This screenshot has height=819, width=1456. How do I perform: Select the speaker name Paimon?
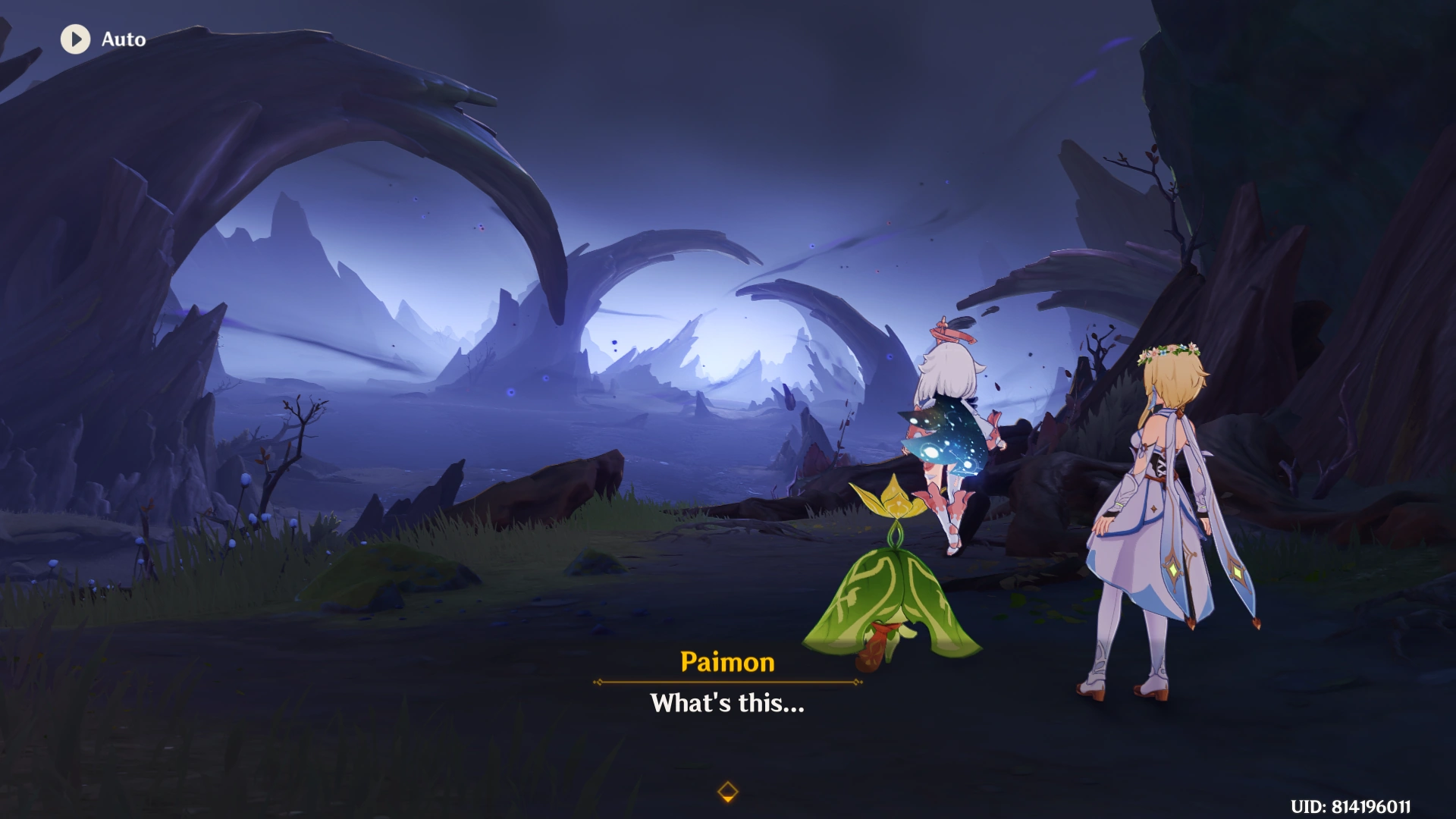726,661
